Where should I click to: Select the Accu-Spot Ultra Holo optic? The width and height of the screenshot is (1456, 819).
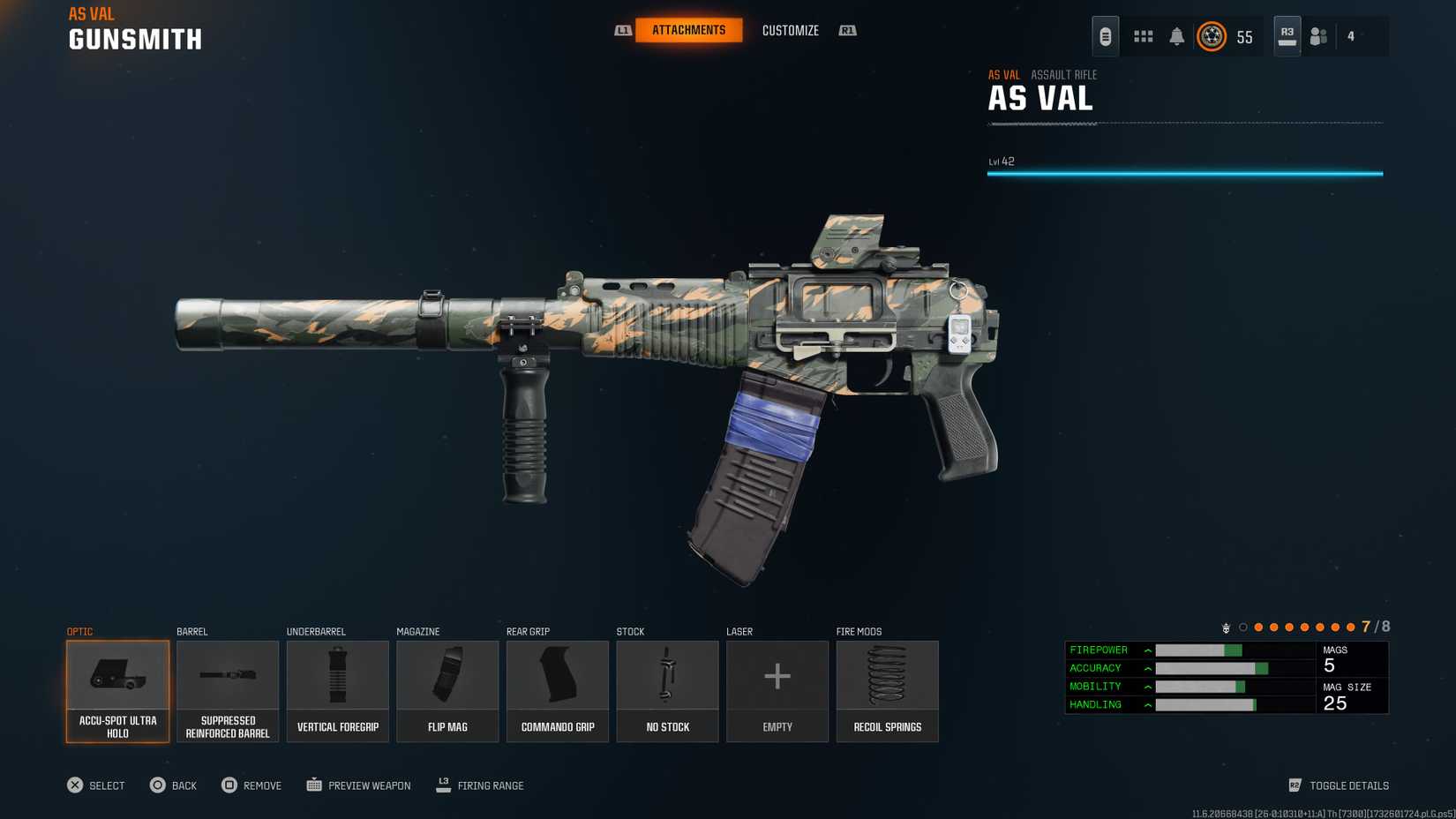click(x=117, y=691)
